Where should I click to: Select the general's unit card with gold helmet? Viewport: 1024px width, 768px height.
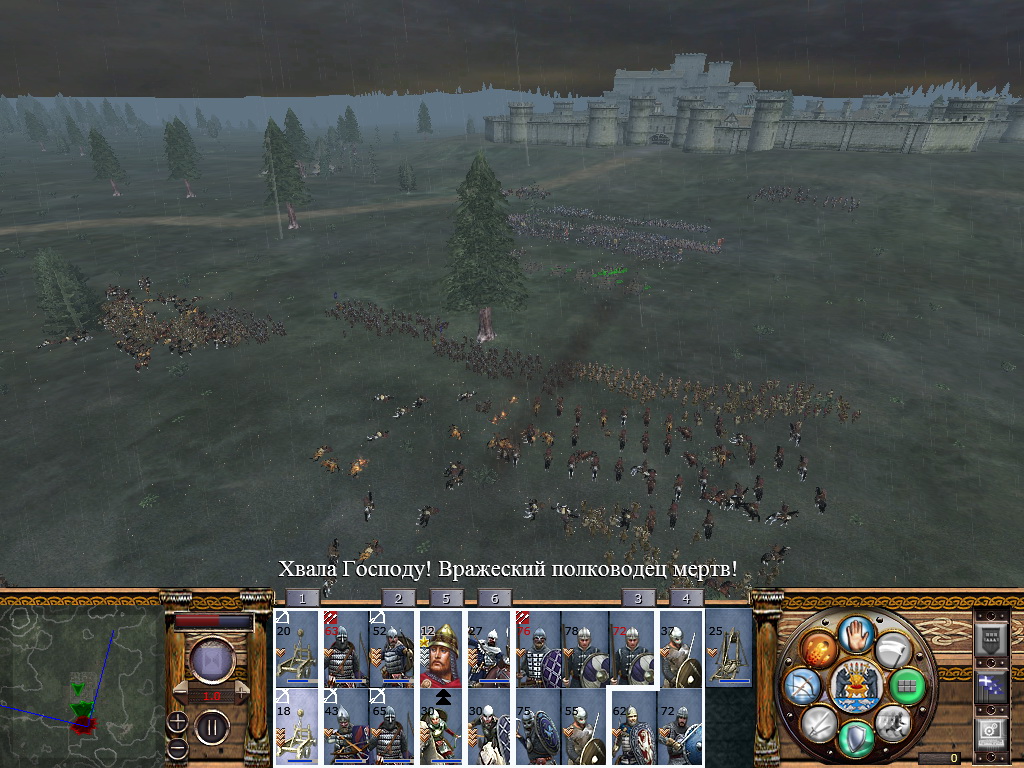[x=441, y=648]
